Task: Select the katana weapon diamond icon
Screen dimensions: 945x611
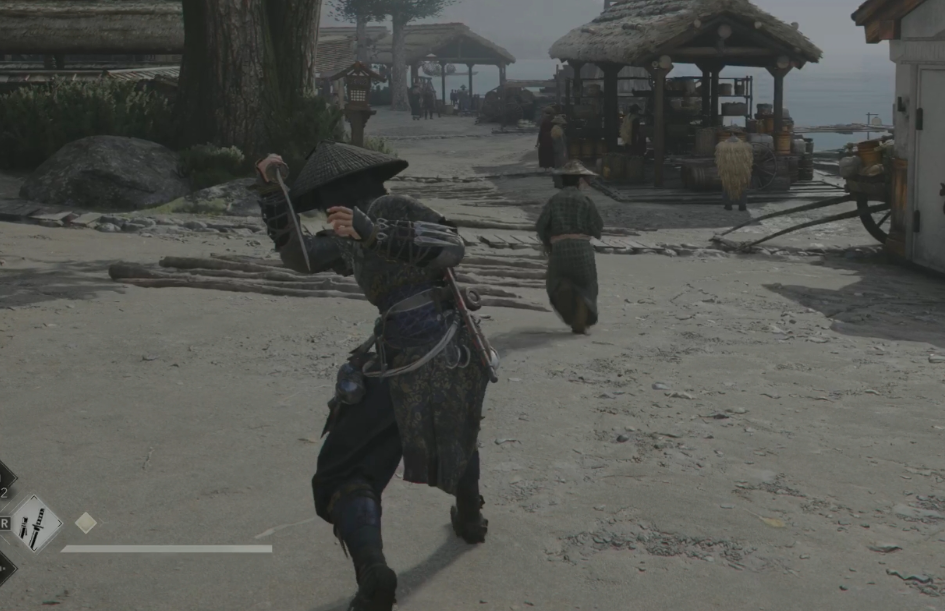Action: click(36, 523)
